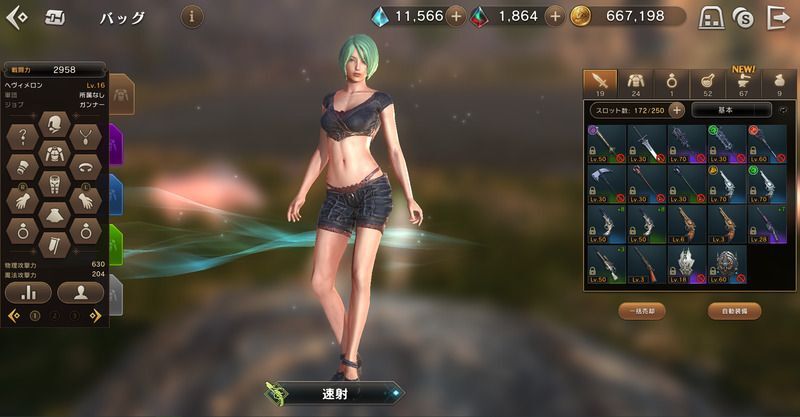Open the character profile silhouette button
The height and width of the screenshot is (417, 800).
click(x=81, y=293)
